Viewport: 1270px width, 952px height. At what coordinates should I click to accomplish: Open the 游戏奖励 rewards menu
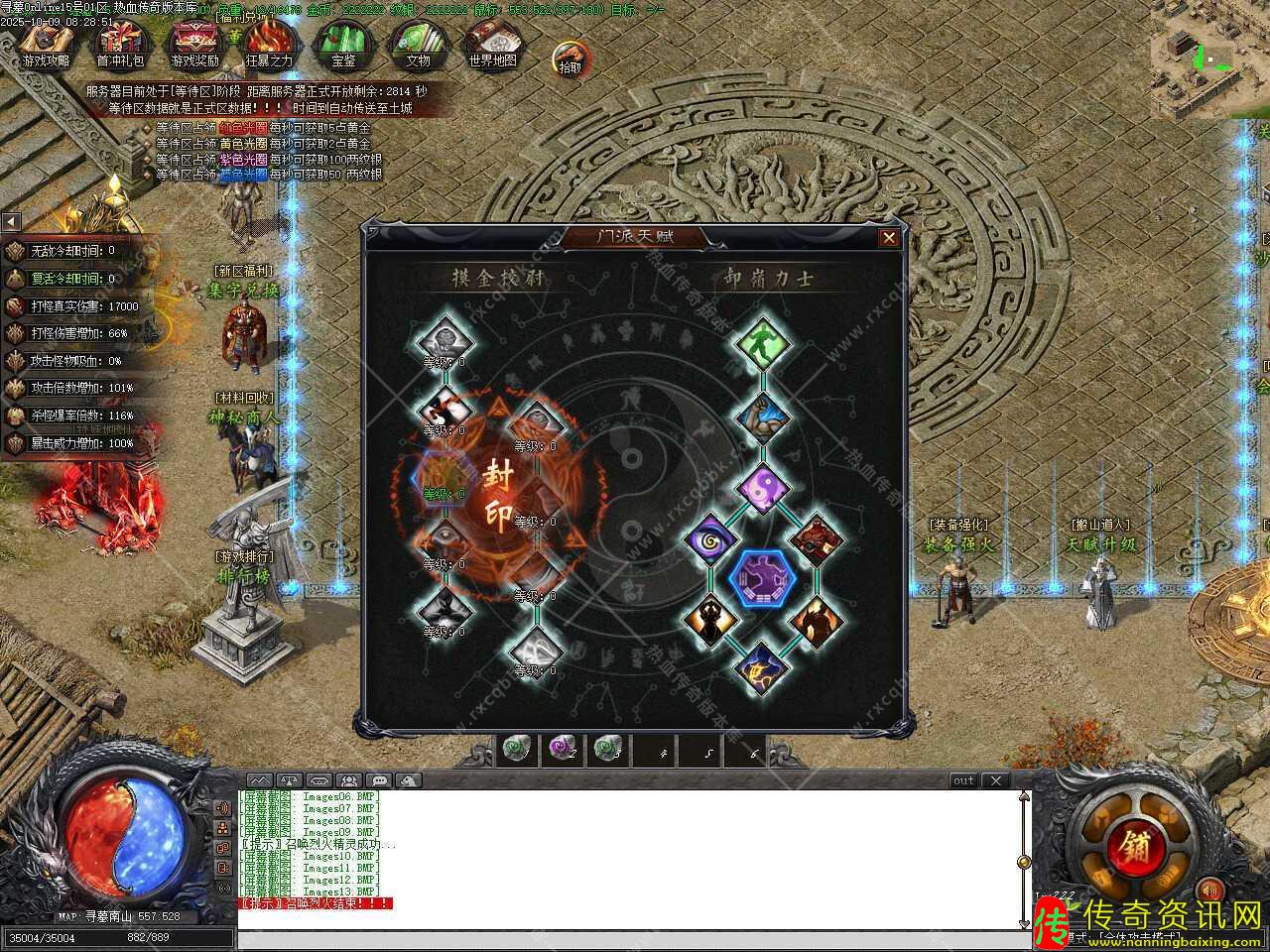point(194,42)
